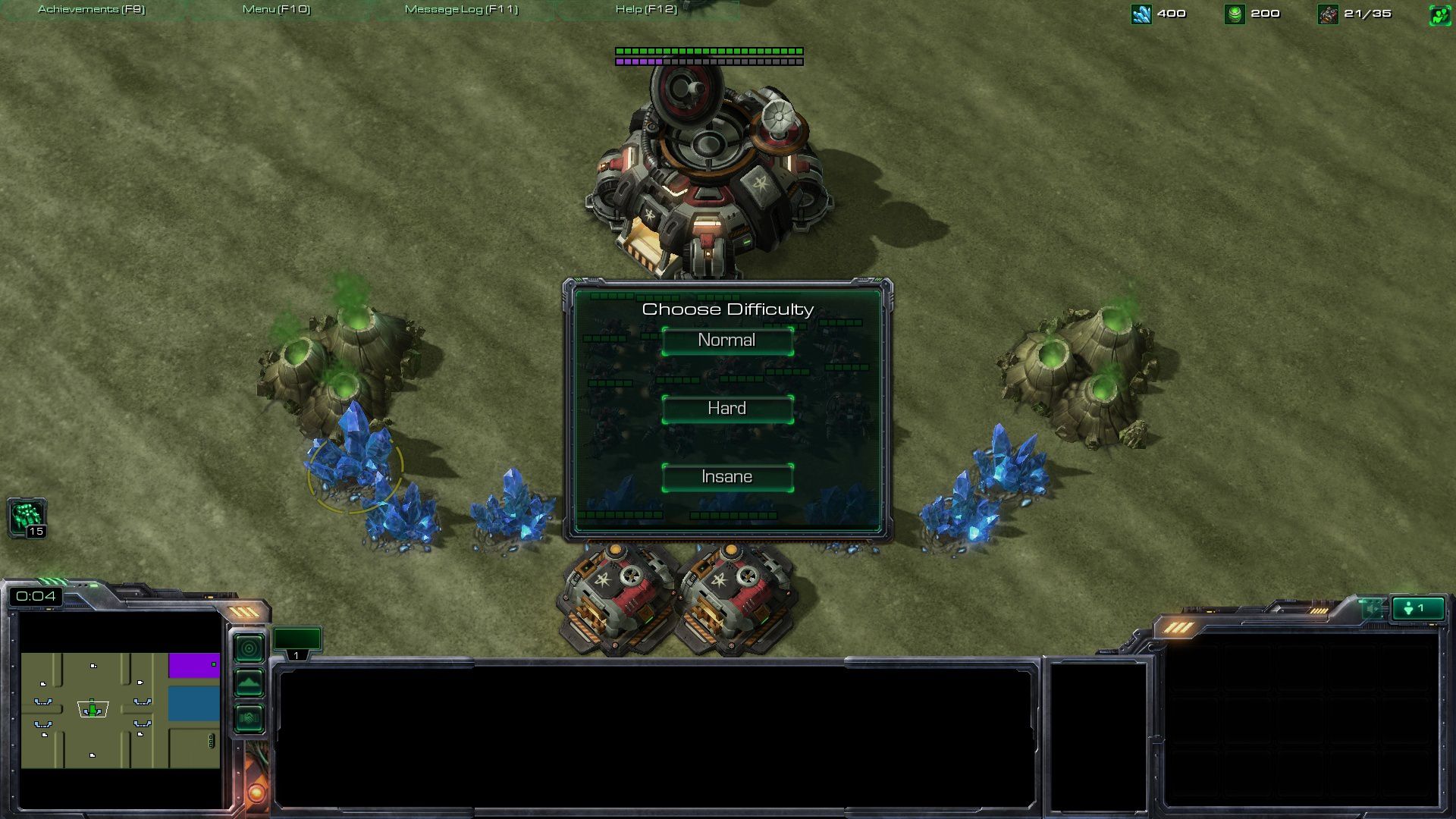Open the Help menu

tap(646, 9)
